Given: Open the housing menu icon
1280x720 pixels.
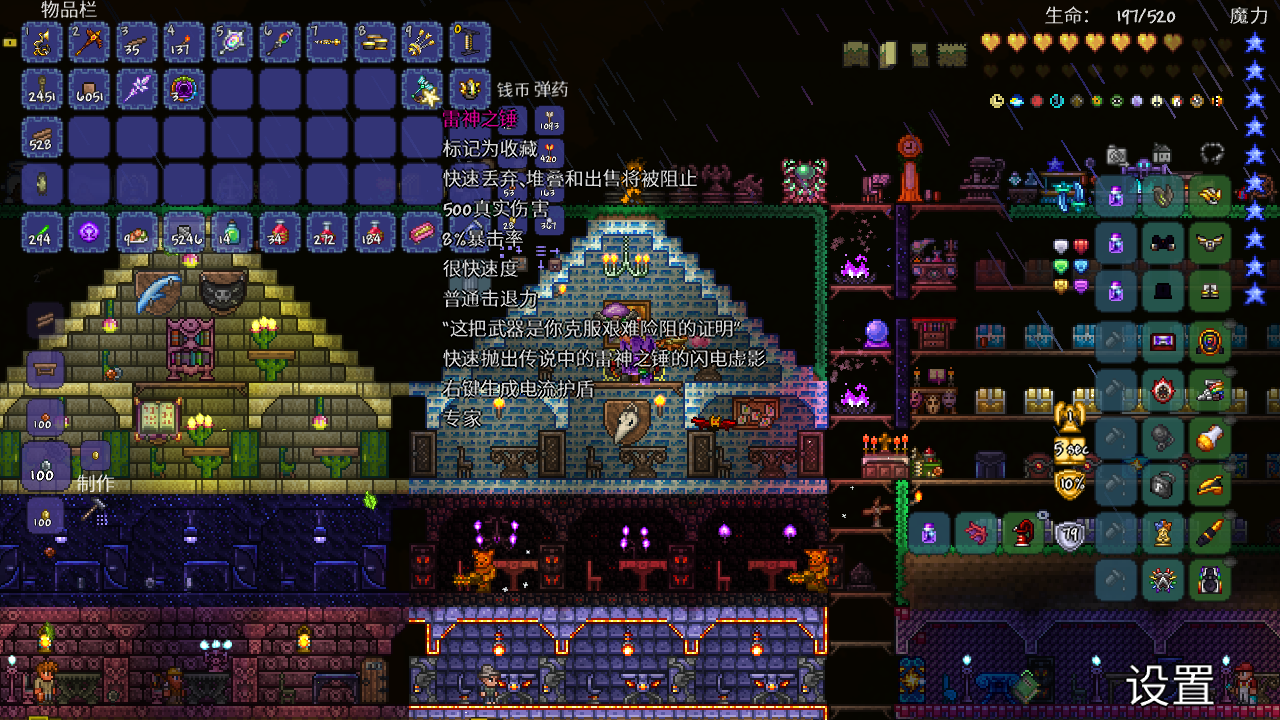Looking at the screenshot, I should (1162, 155).
